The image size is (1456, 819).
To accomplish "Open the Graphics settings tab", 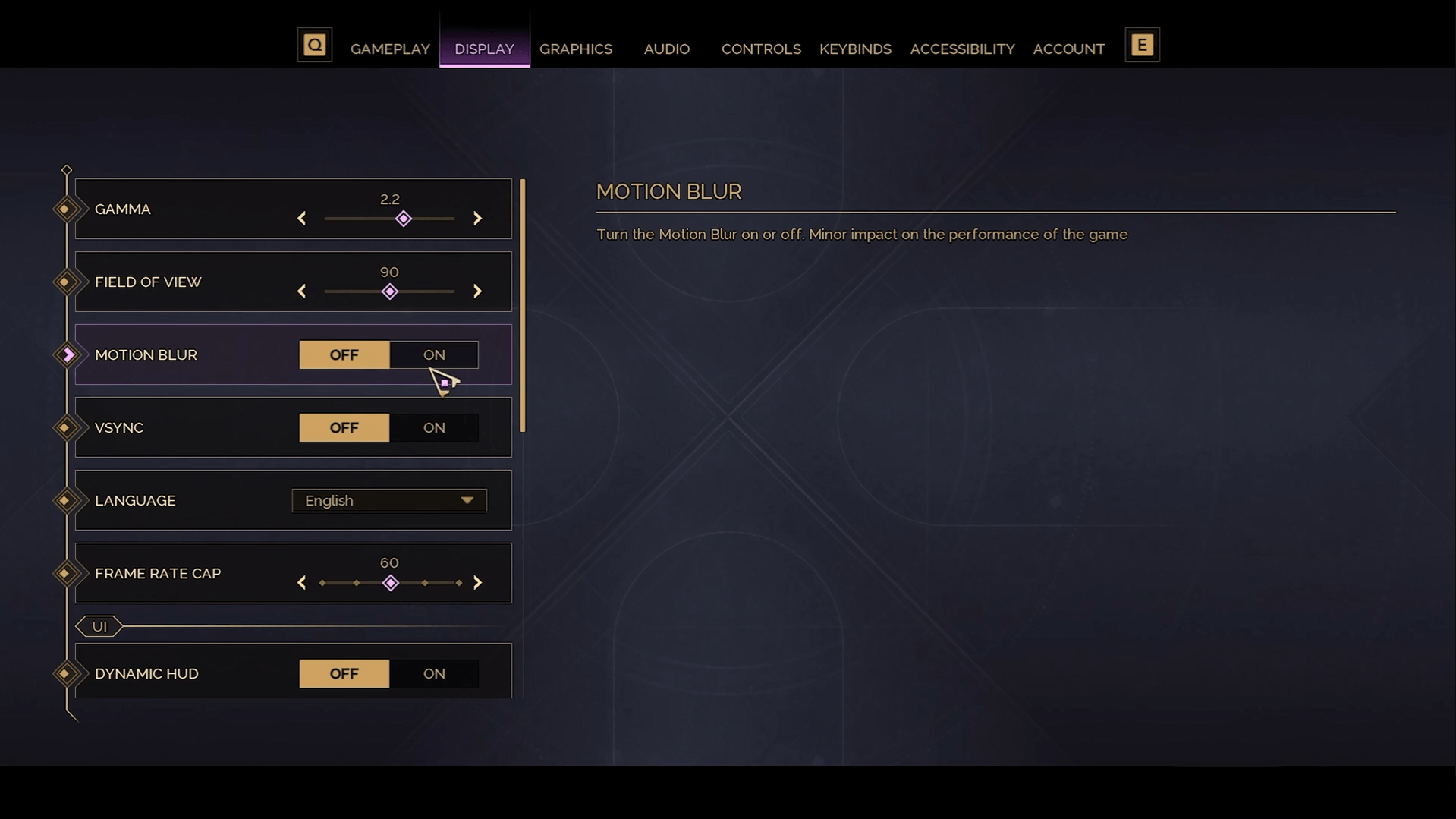I will click(575, 49).
